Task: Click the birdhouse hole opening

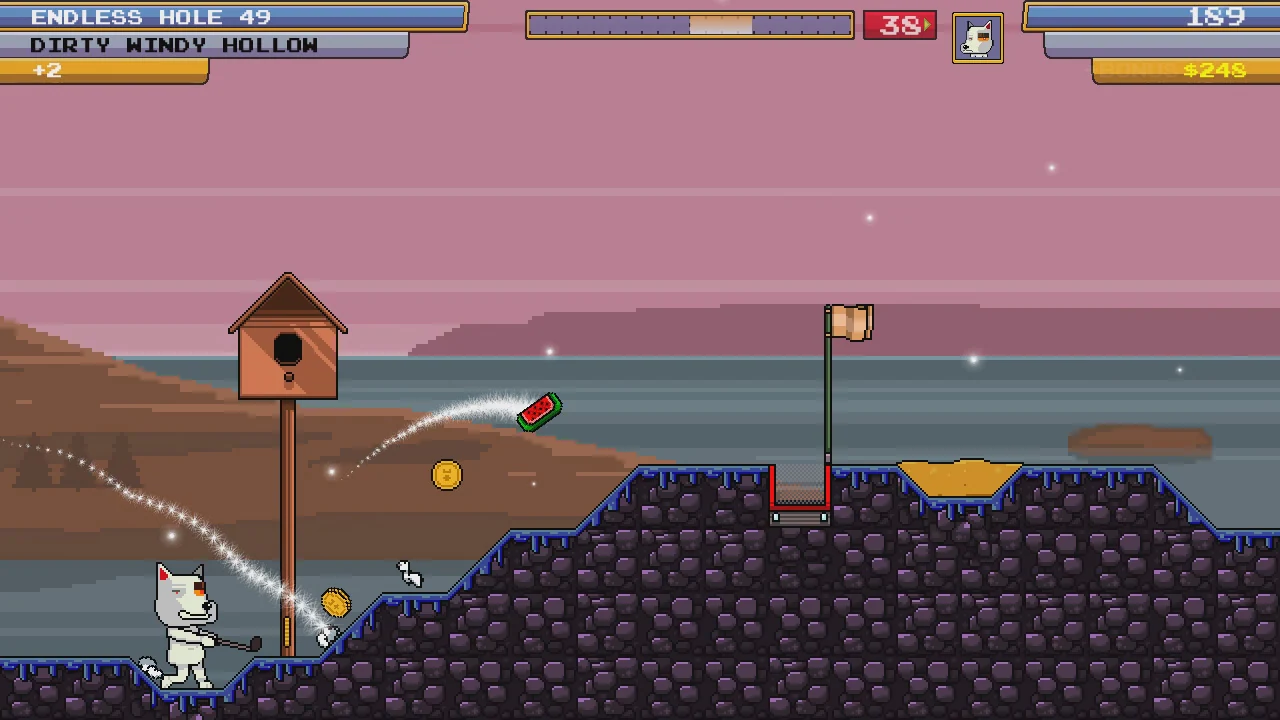Action: point(287,347)
